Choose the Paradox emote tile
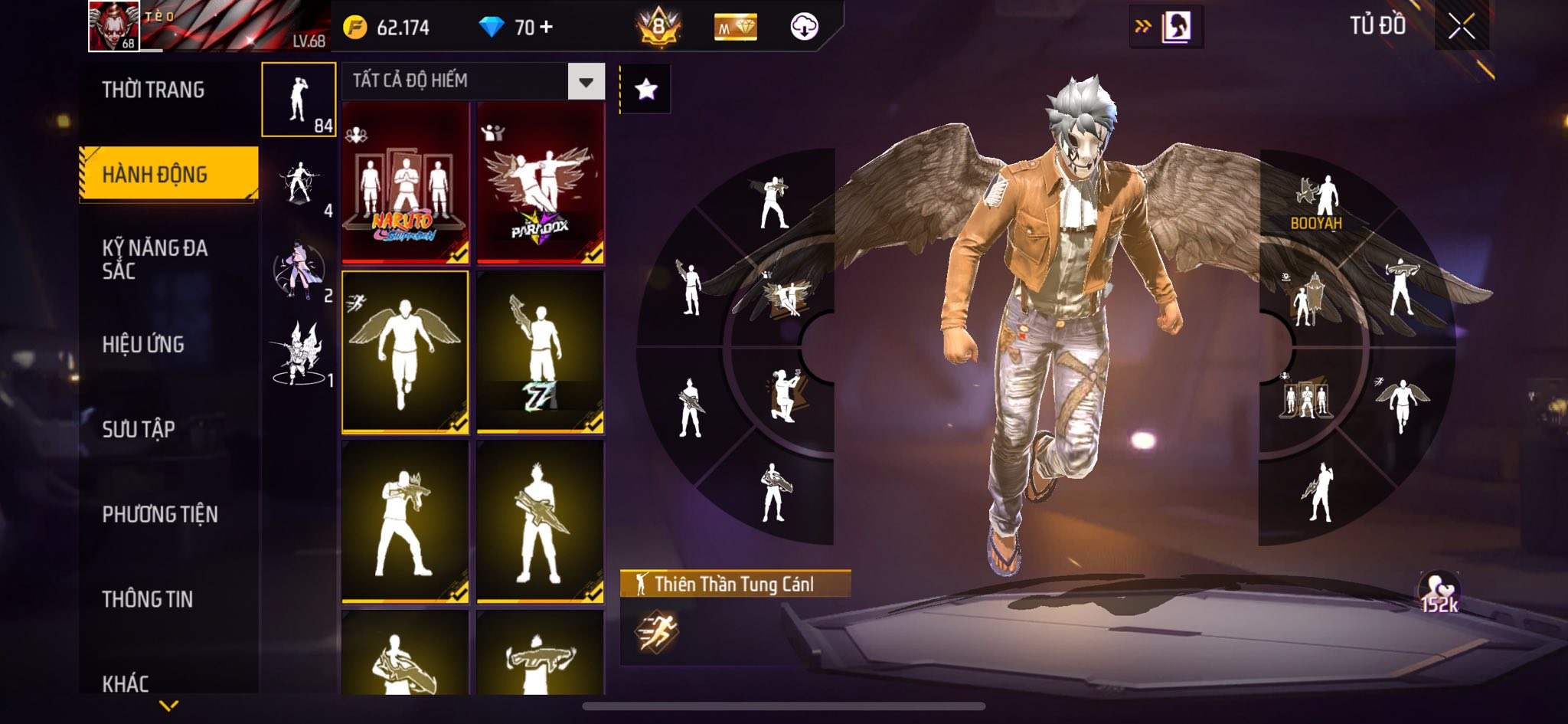 pos(541,184)
